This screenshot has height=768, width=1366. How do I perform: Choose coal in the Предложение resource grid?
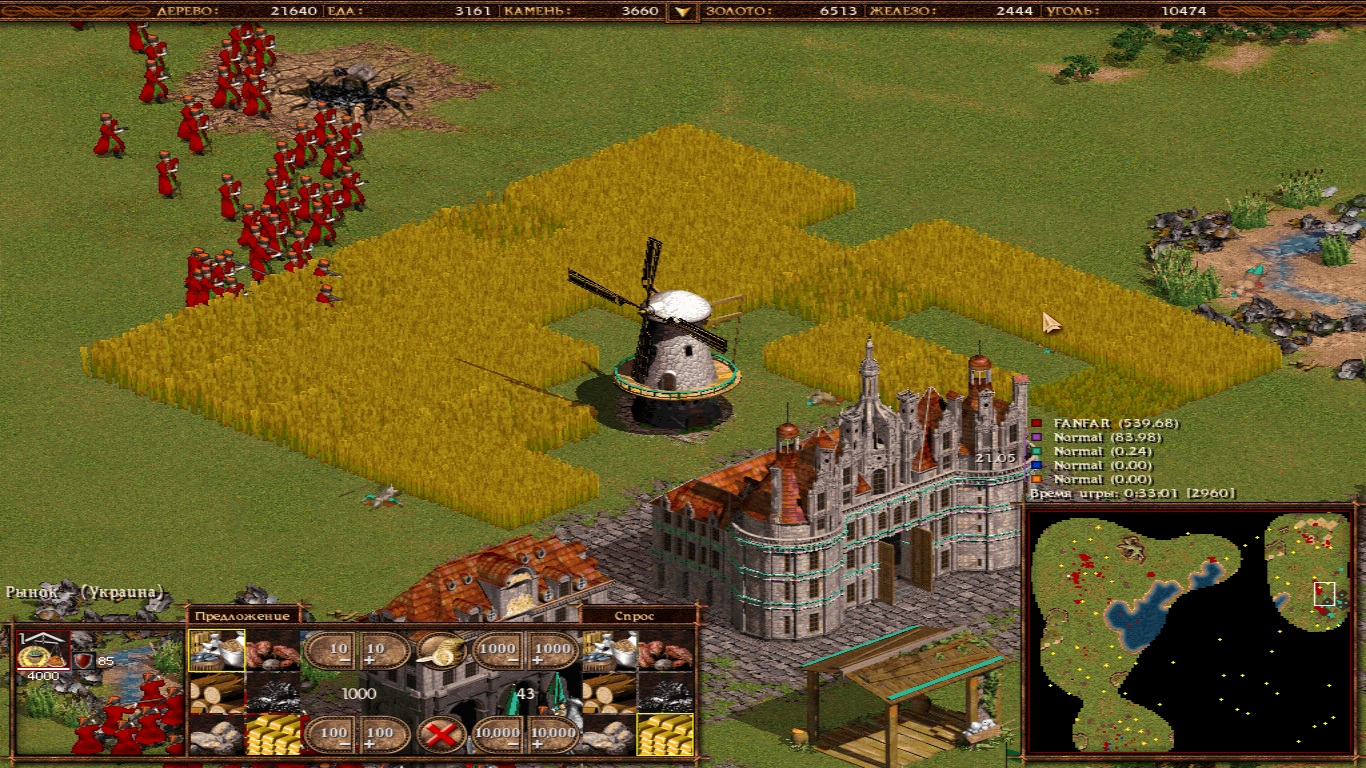(x=273, y=692)
